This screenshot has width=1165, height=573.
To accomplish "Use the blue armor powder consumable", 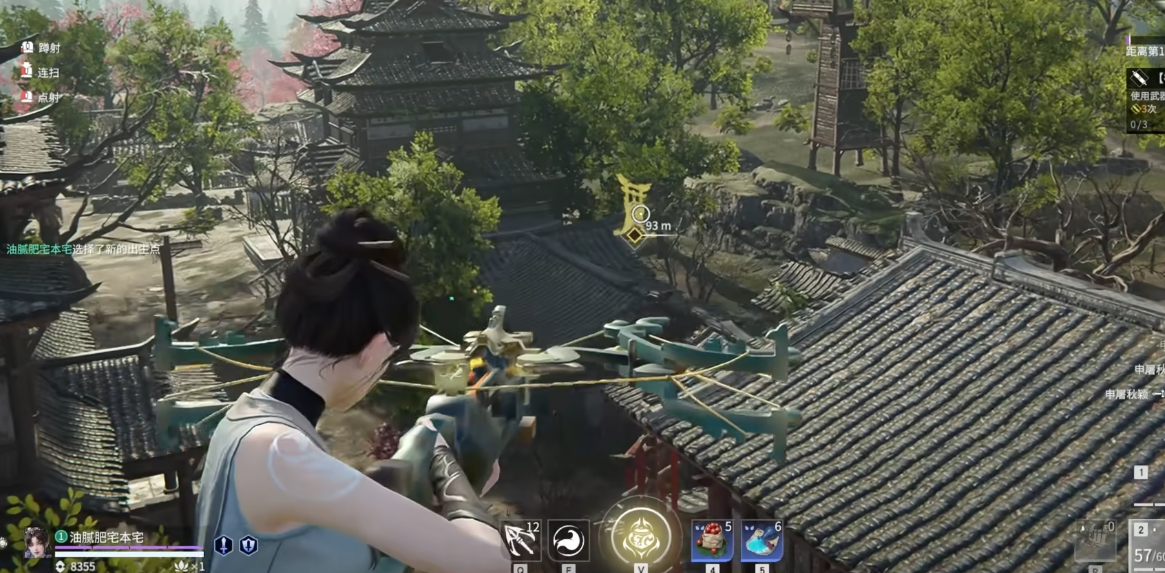I will click(761, 541).
